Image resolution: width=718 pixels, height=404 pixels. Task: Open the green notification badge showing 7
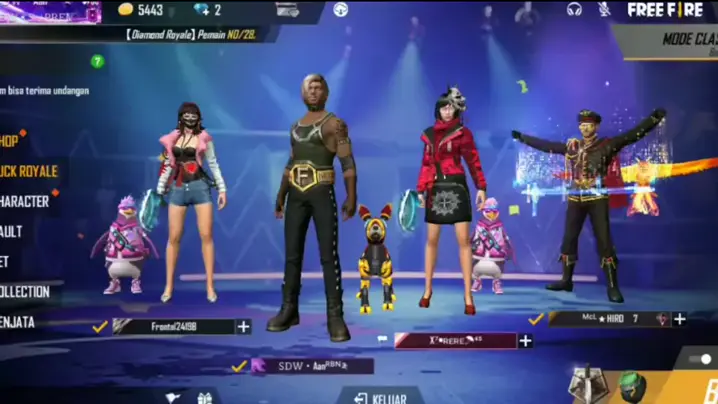(97, 61)
